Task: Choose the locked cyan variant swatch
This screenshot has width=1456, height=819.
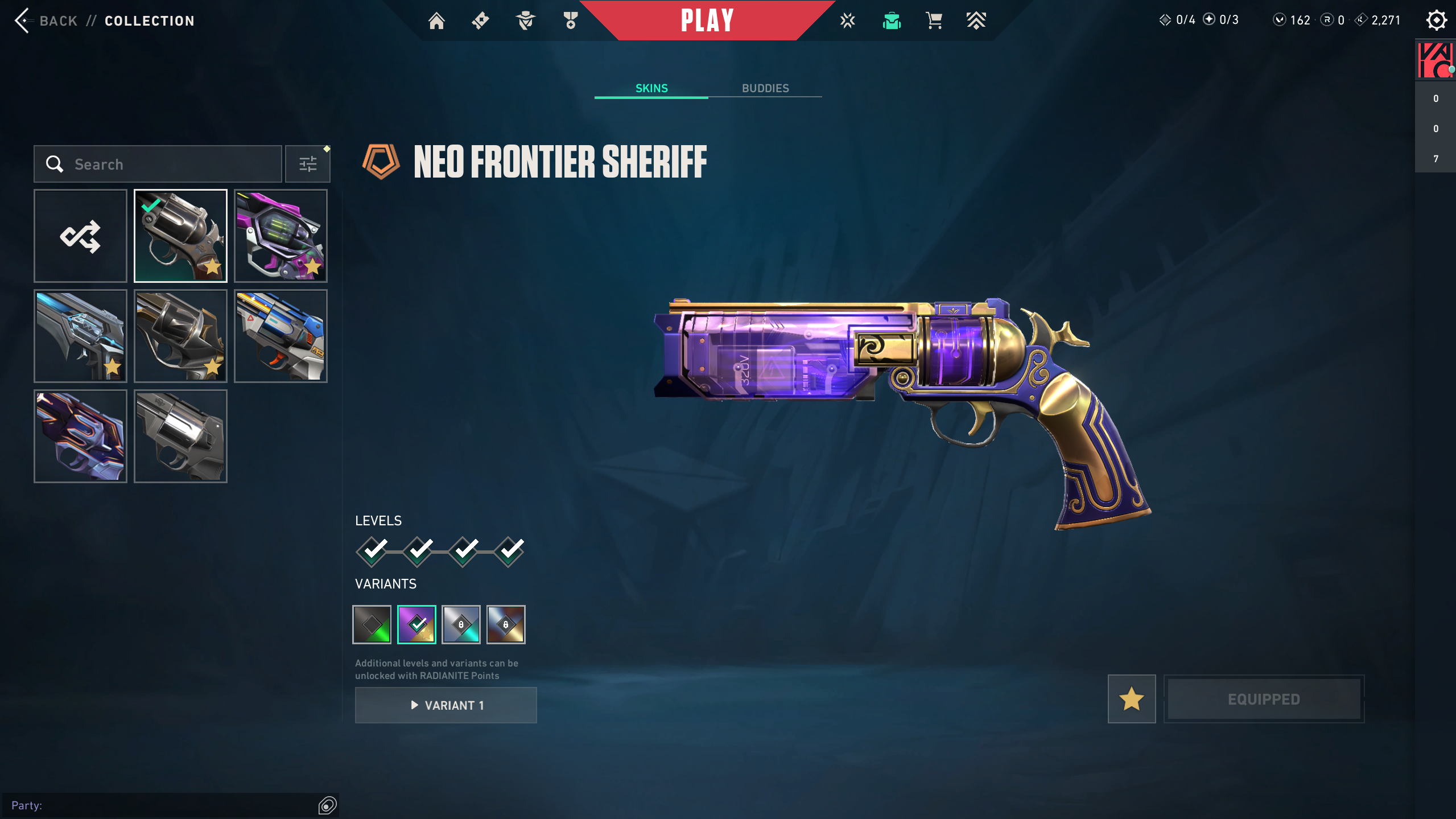Action: (x=461, y=624)
